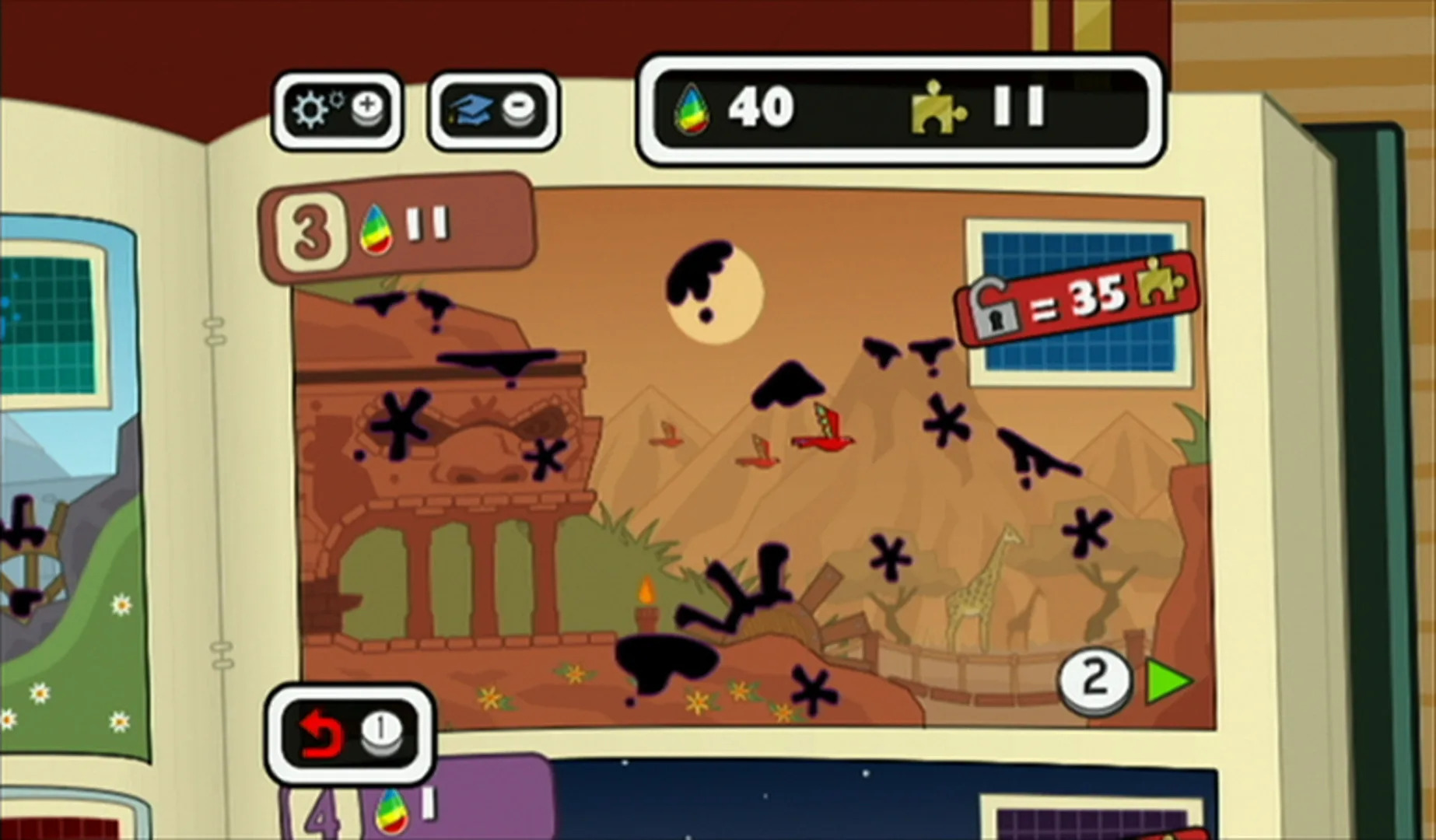The image size is (1436, 840).
Task: Click the pause bars on the level 3 banner
Action: tap(426, 225)
